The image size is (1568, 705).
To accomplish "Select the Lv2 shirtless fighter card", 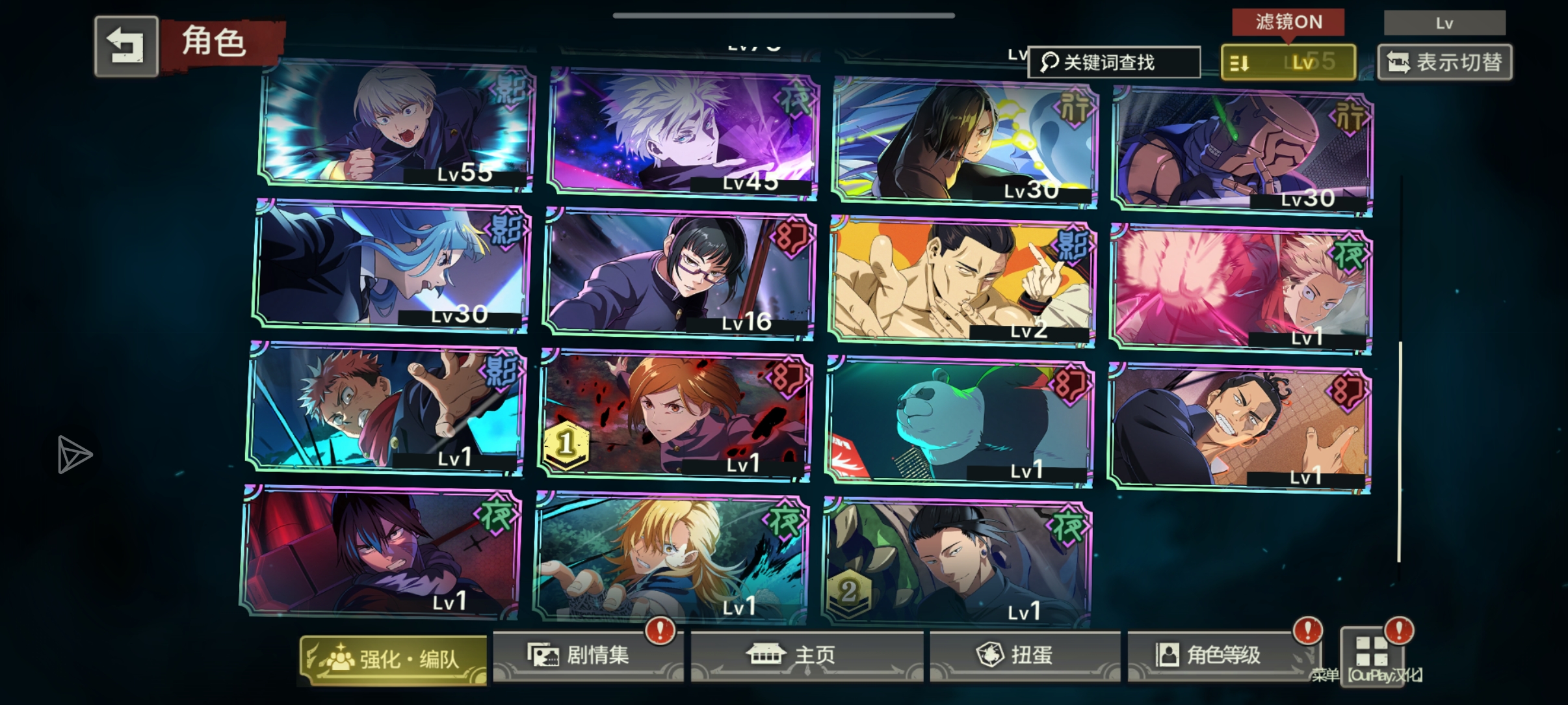I will 963,281.
